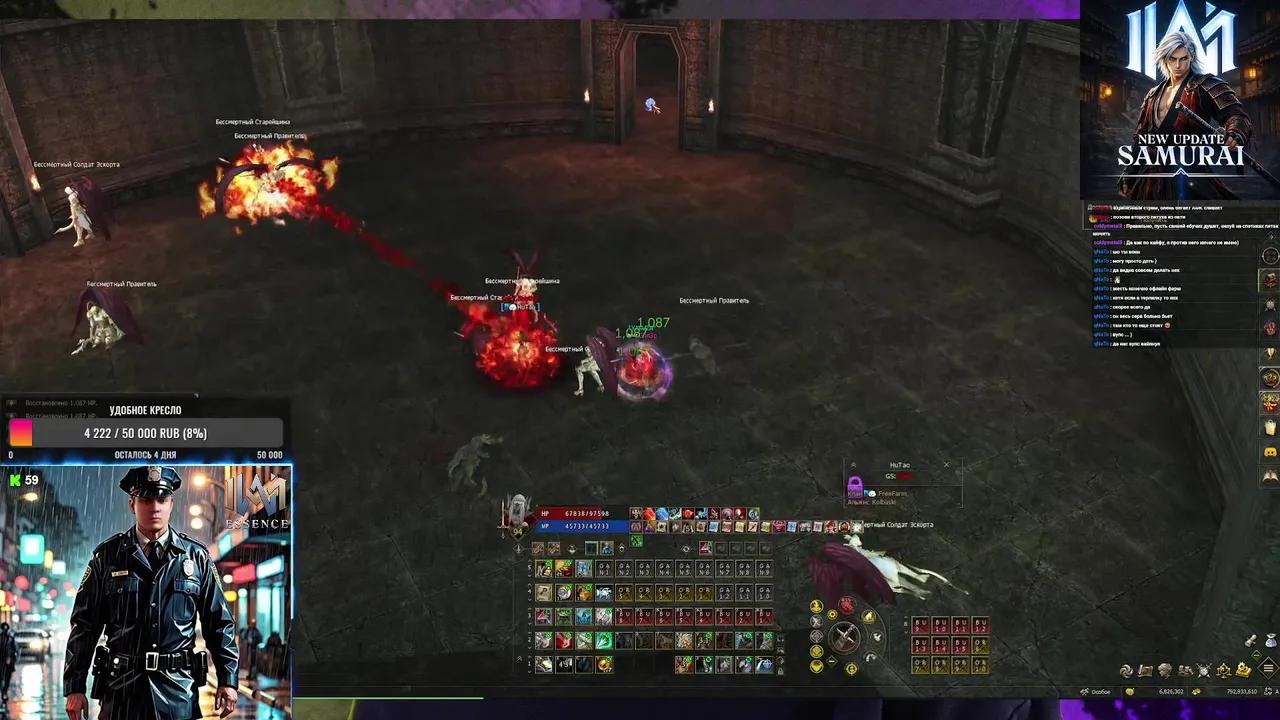
Task: Click the GA N1 skill macro slot
Action: [x=604, y=568]
